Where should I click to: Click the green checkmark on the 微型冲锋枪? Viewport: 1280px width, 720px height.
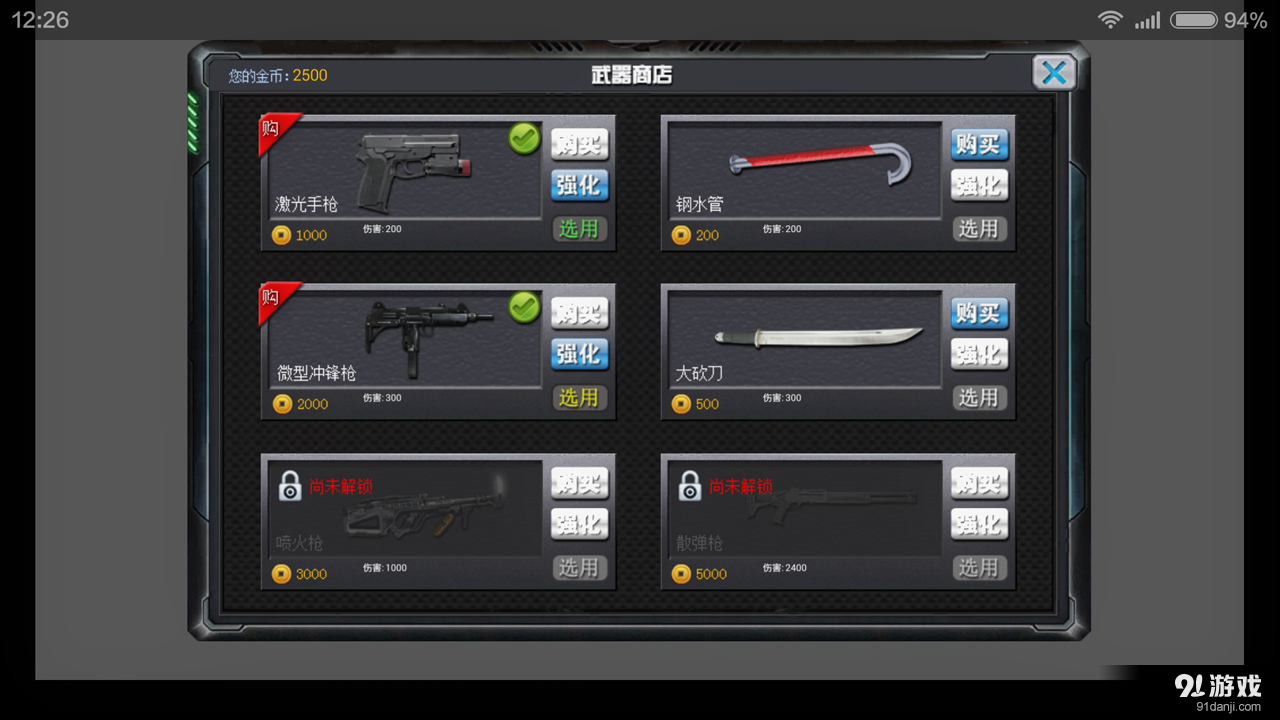[522, 308]
